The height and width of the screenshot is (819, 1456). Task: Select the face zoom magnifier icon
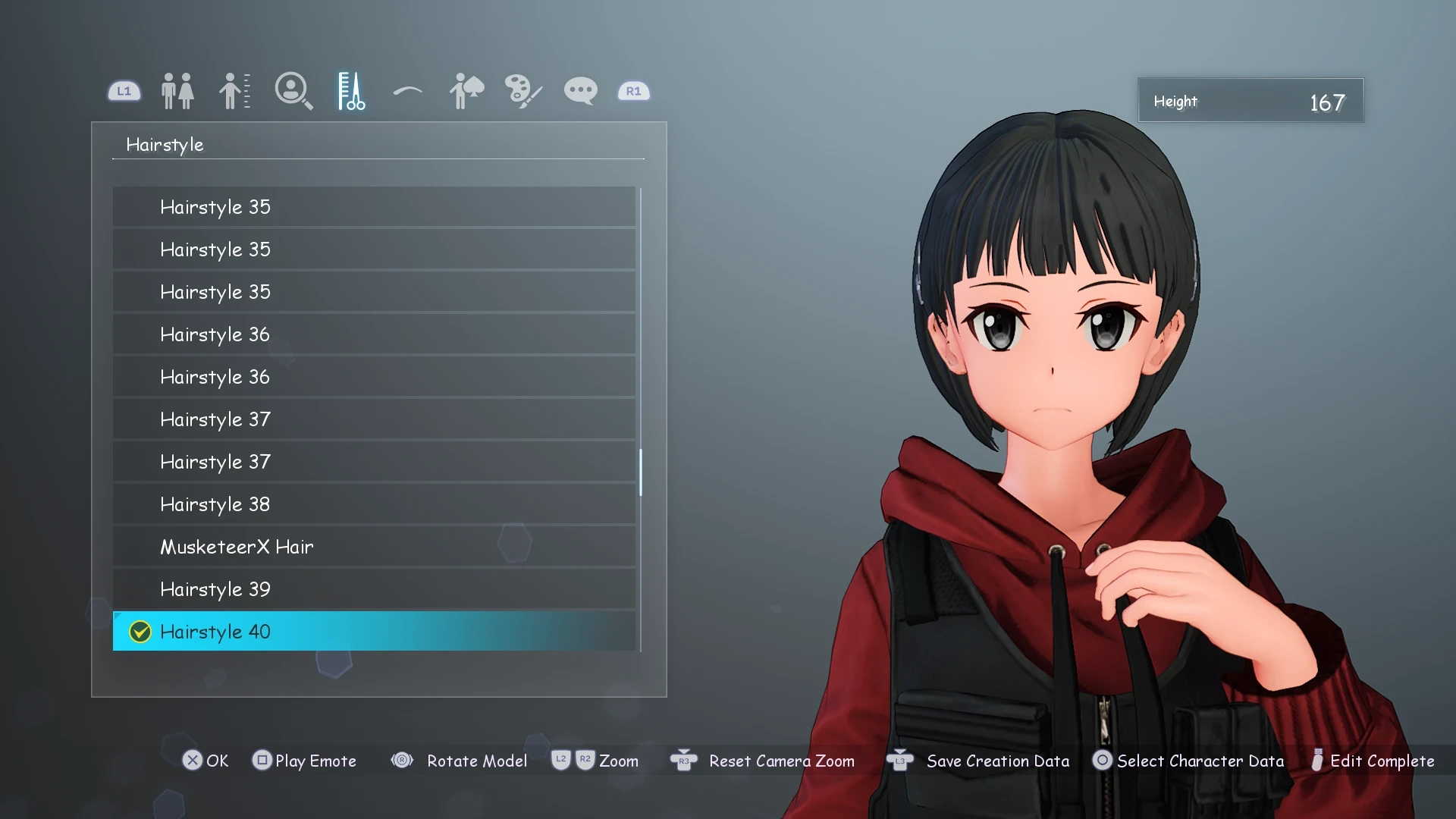(x=294, y=90)
